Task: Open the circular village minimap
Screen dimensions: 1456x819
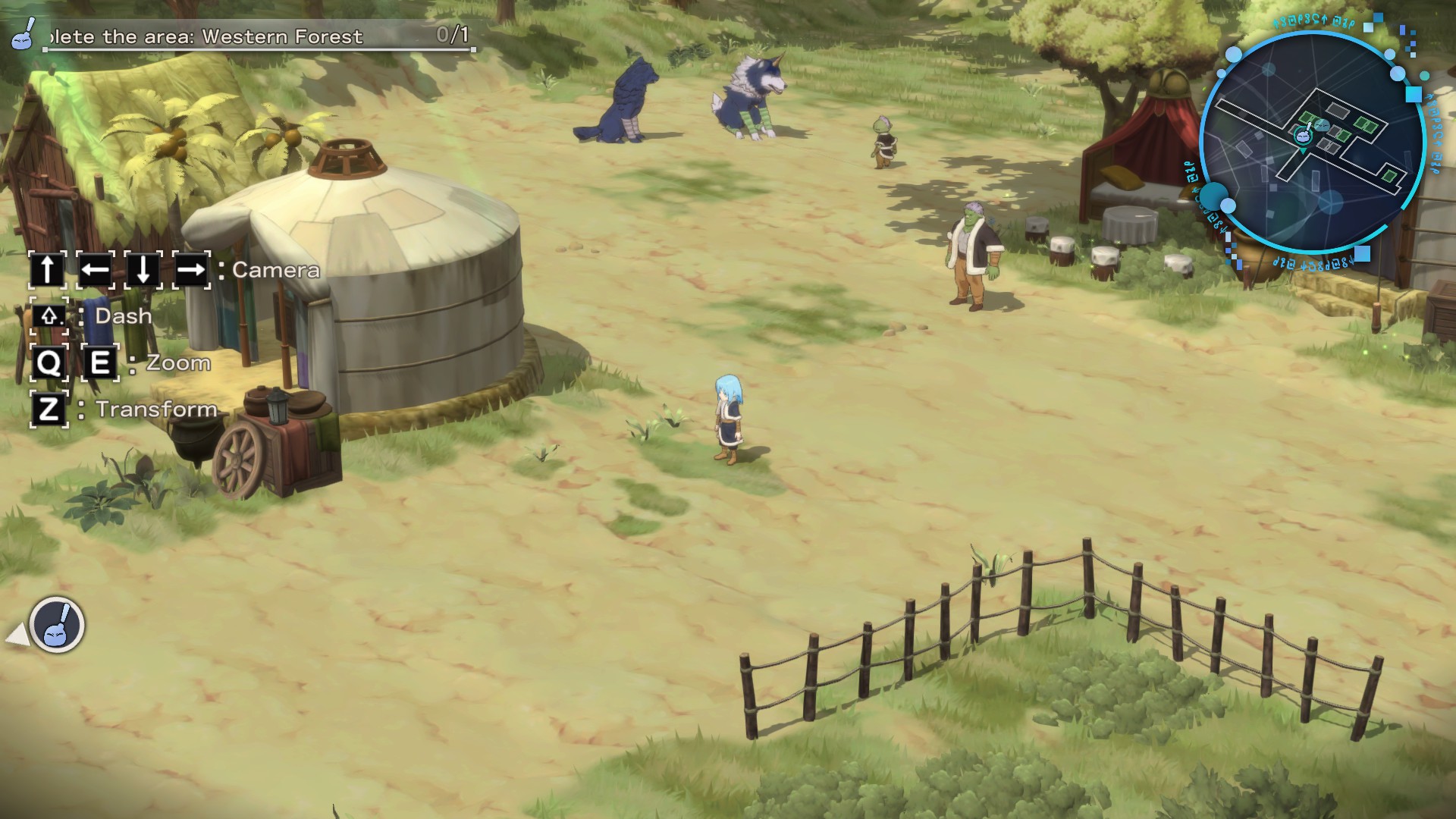Action: 1311,143
